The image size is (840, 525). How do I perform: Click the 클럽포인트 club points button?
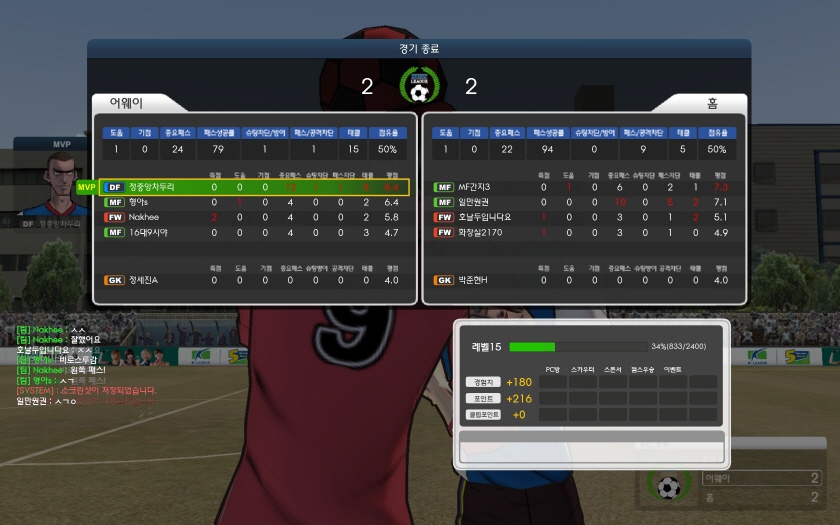(x=482, y=414)
